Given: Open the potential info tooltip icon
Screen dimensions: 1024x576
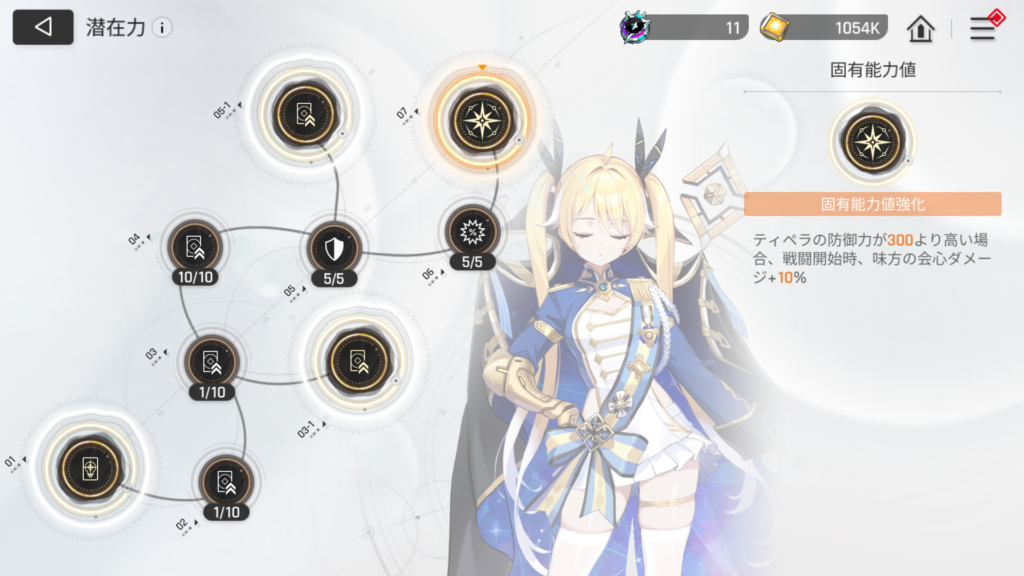Looking at the screenshot, I should [162, 28].
